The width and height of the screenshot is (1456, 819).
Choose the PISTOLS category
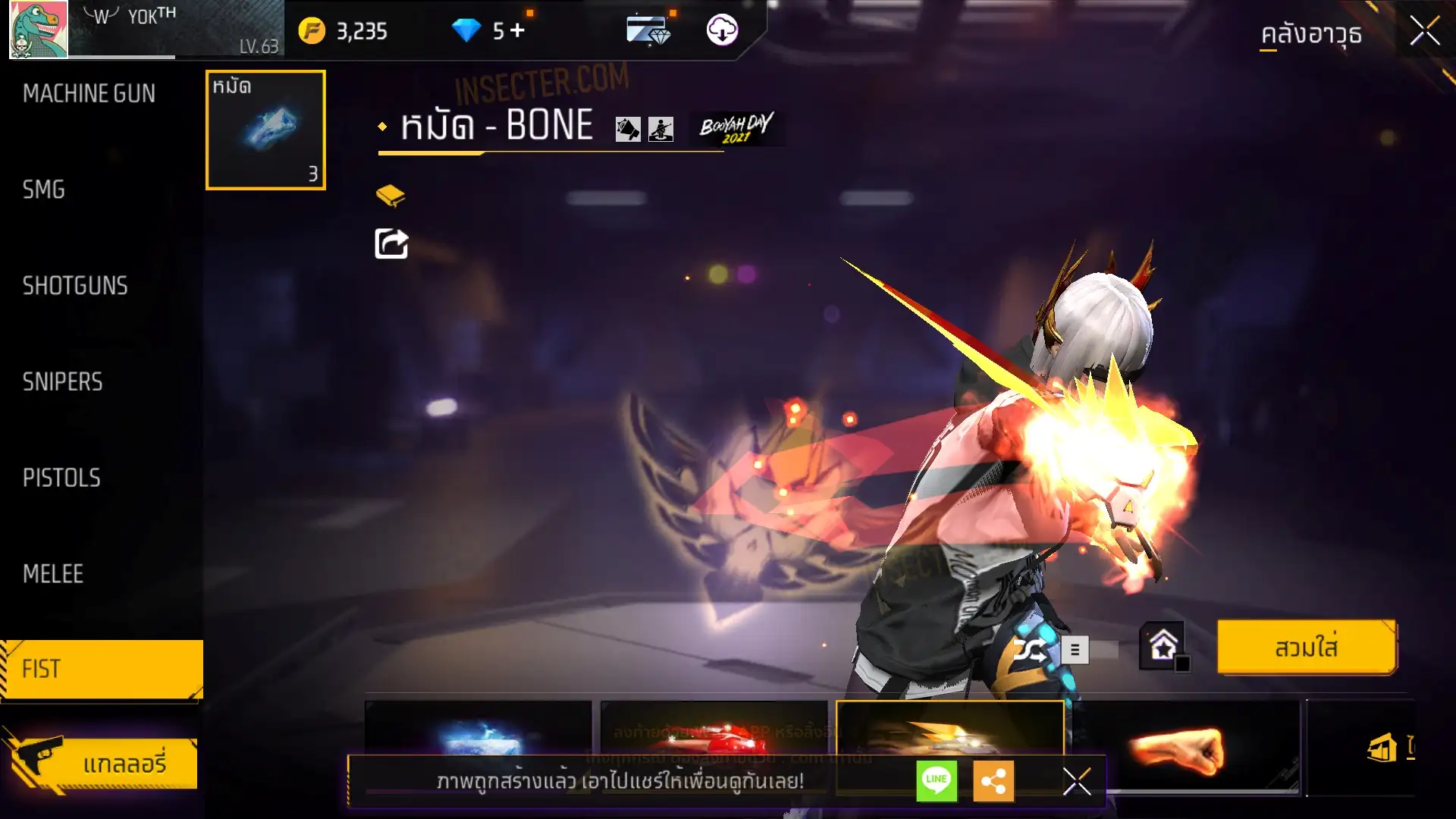(x=61, y=478)
